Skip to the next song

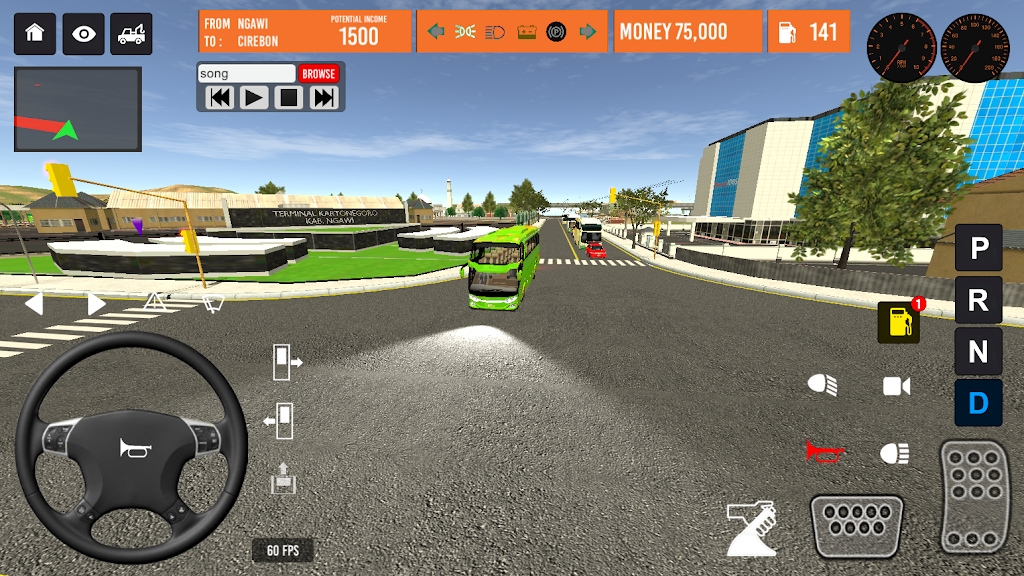point(323,98)
